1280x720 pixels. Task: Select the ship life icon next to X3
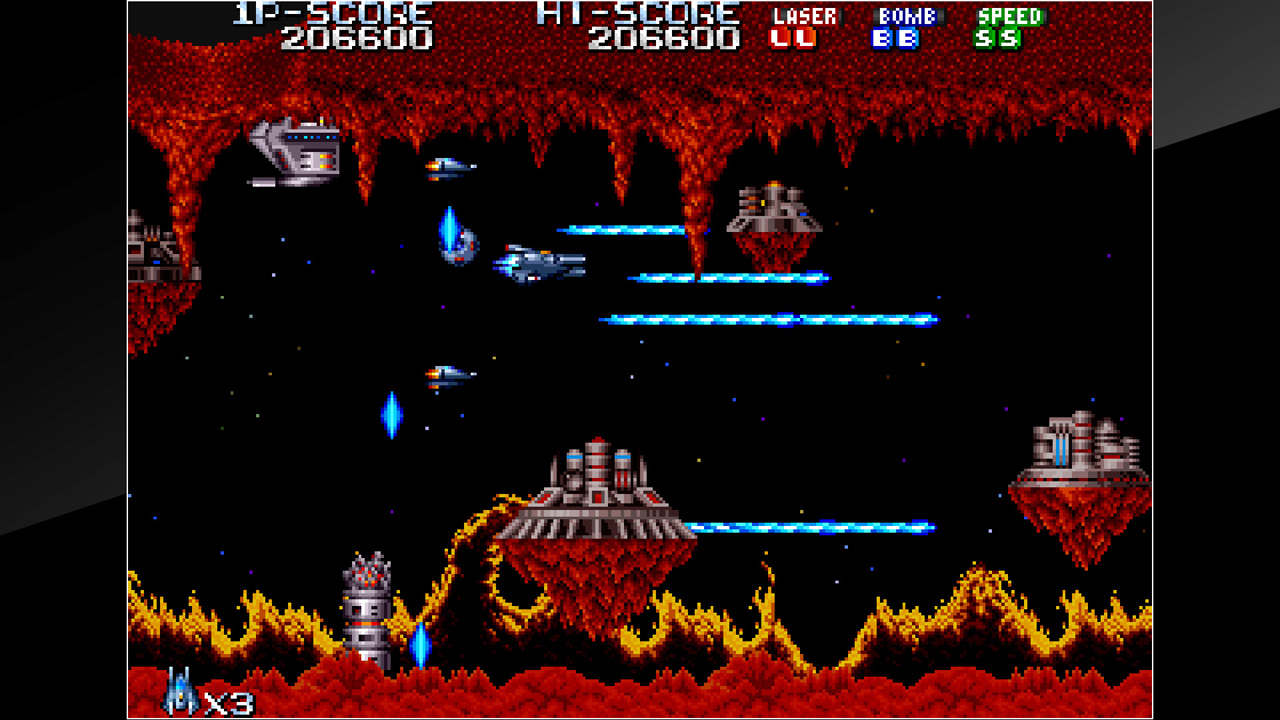[178, 695]
